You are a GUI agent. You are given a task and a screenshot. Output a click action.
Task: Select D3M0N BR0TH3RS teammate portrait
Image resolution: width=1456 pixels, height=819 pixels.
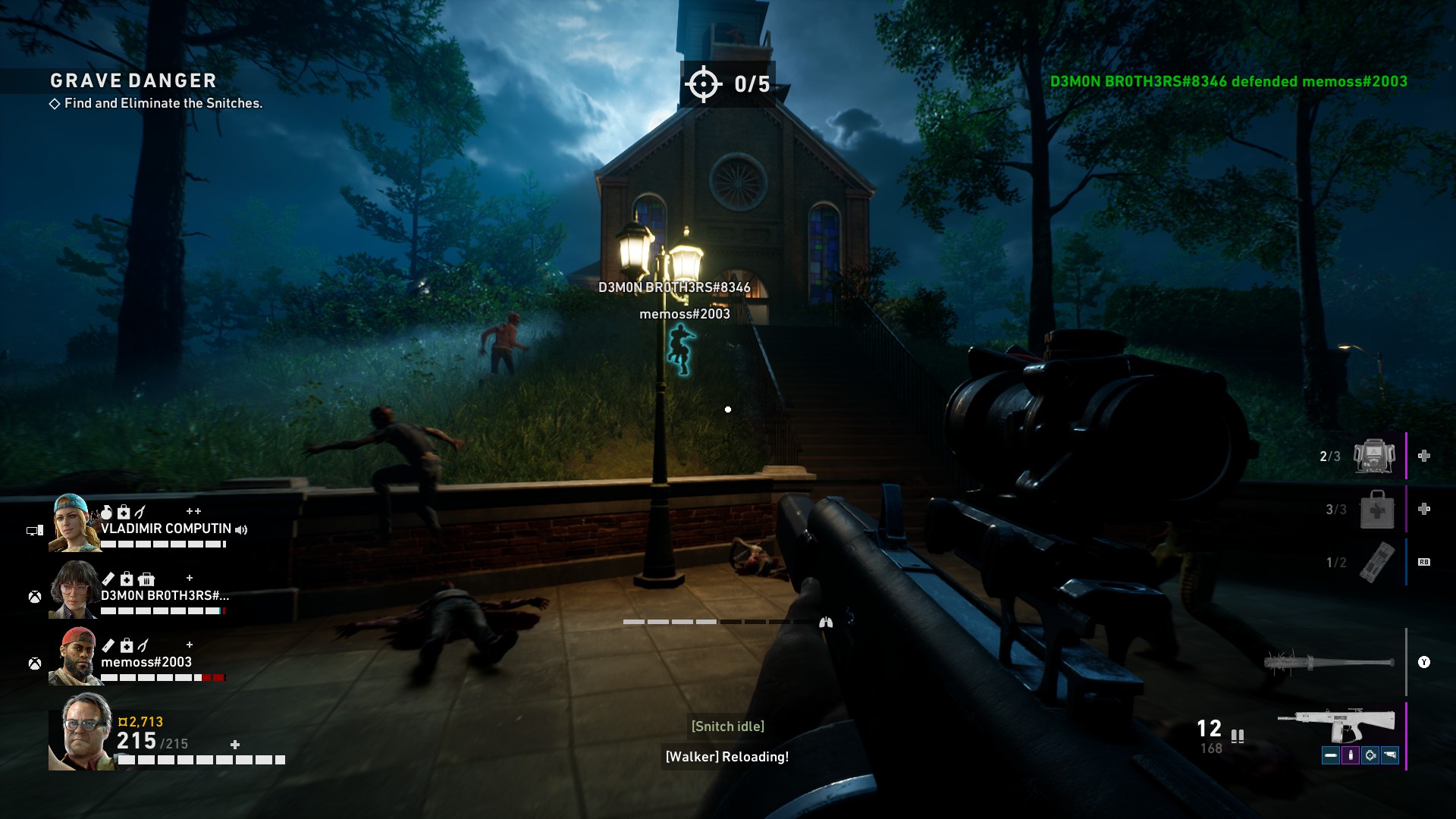(74, 590)
